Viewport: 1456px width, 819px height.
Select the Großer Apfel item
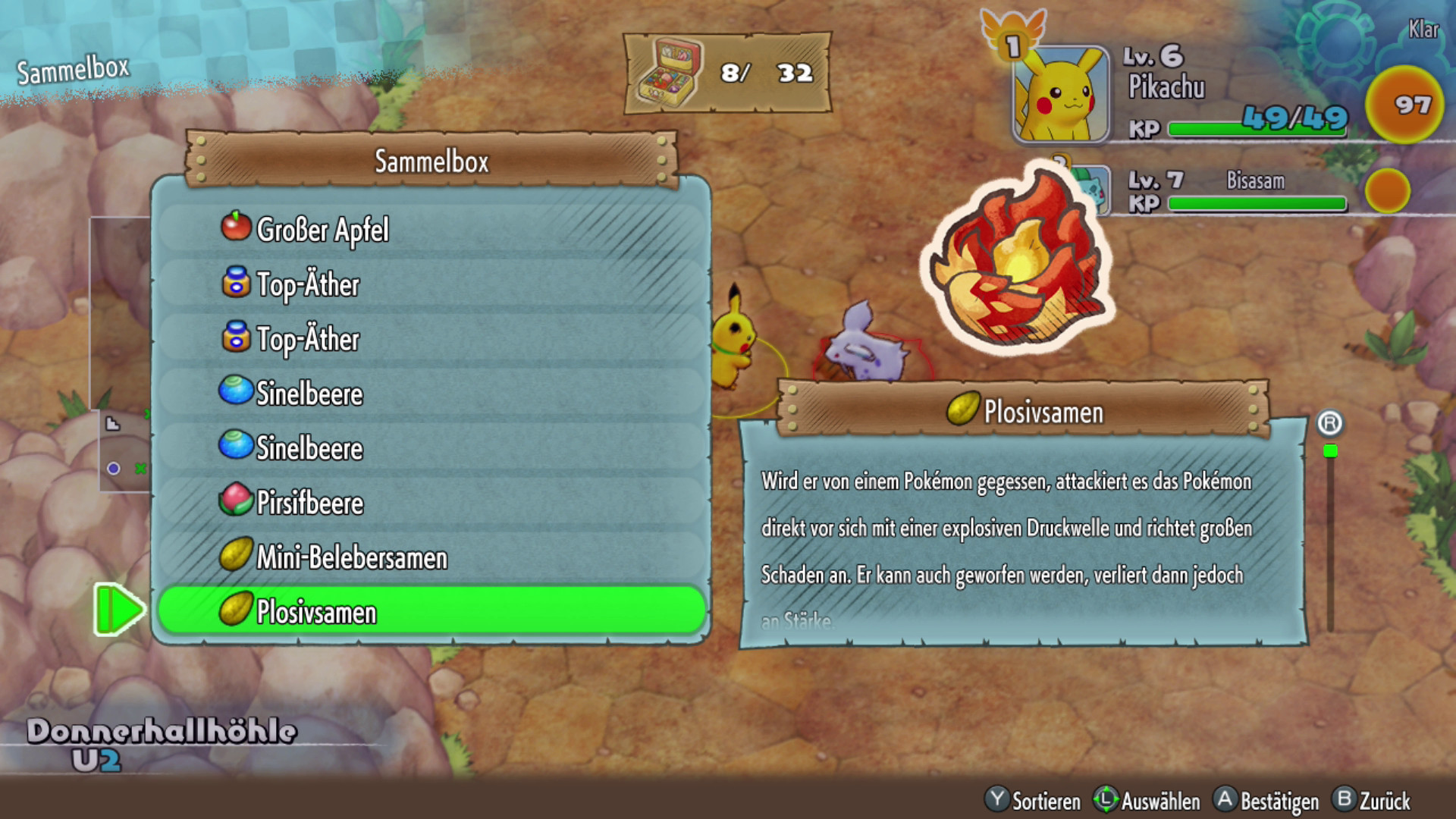click(x=431, y=229)
